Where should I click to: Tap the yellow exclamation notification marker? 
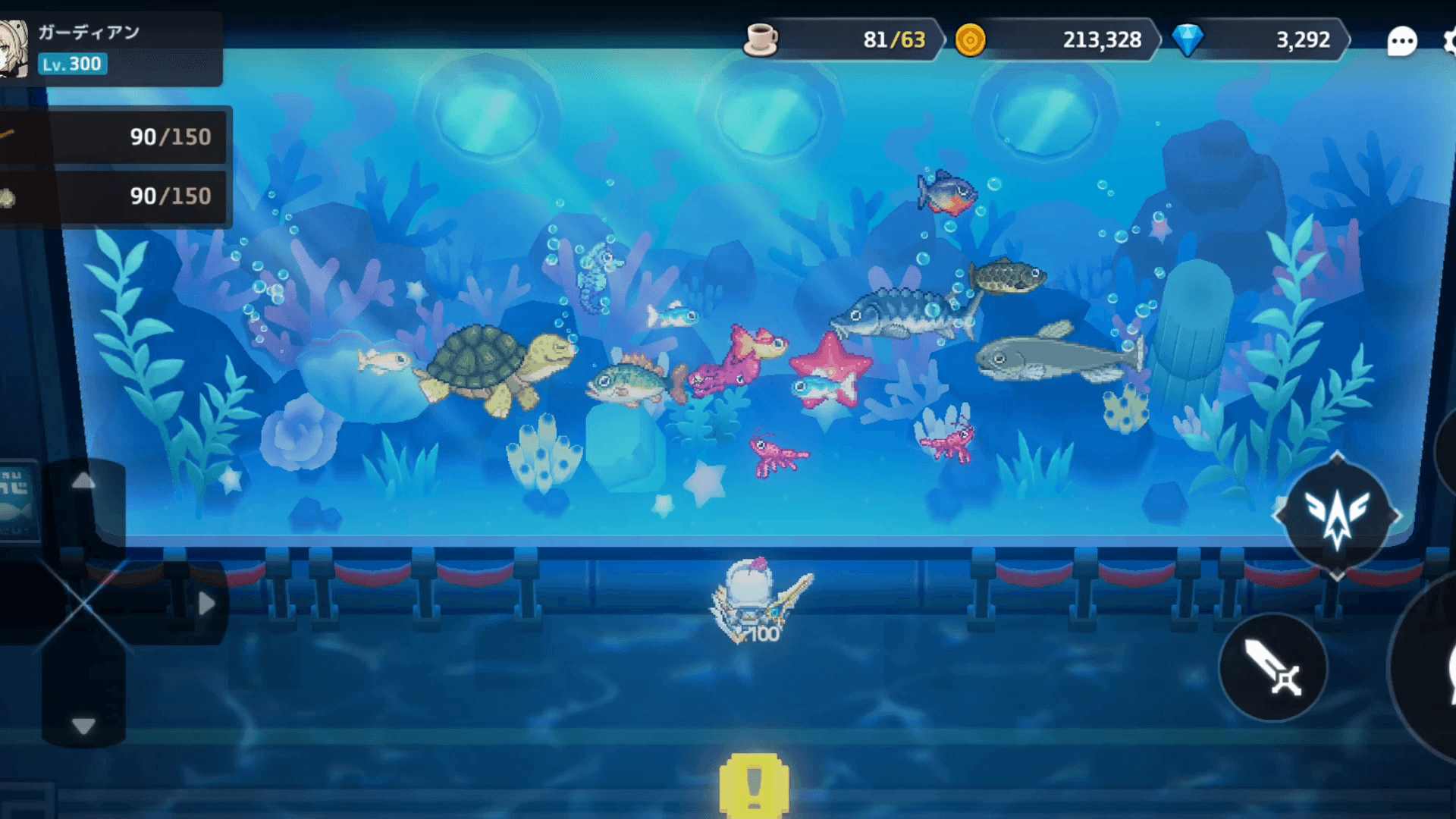pyautogui.click(x=754, y=786)
